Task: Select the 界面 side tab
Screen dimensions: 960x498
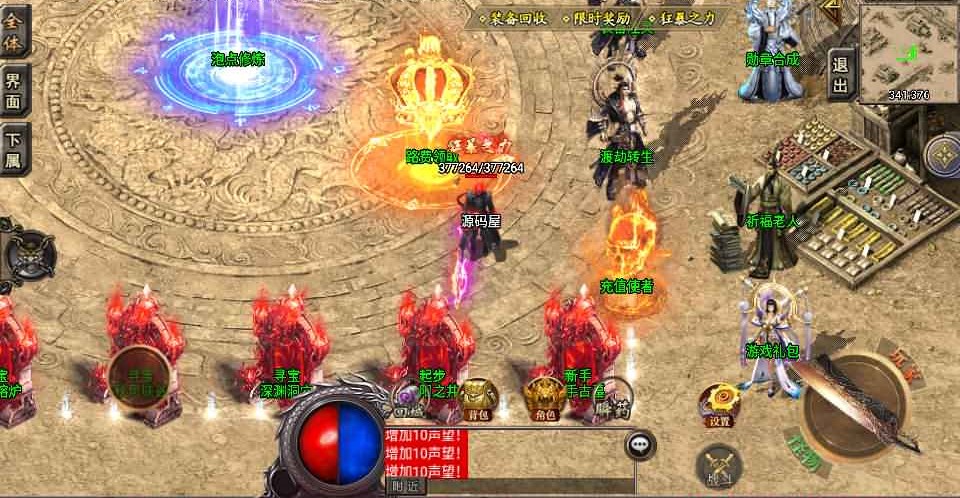Action: point(16,89)
